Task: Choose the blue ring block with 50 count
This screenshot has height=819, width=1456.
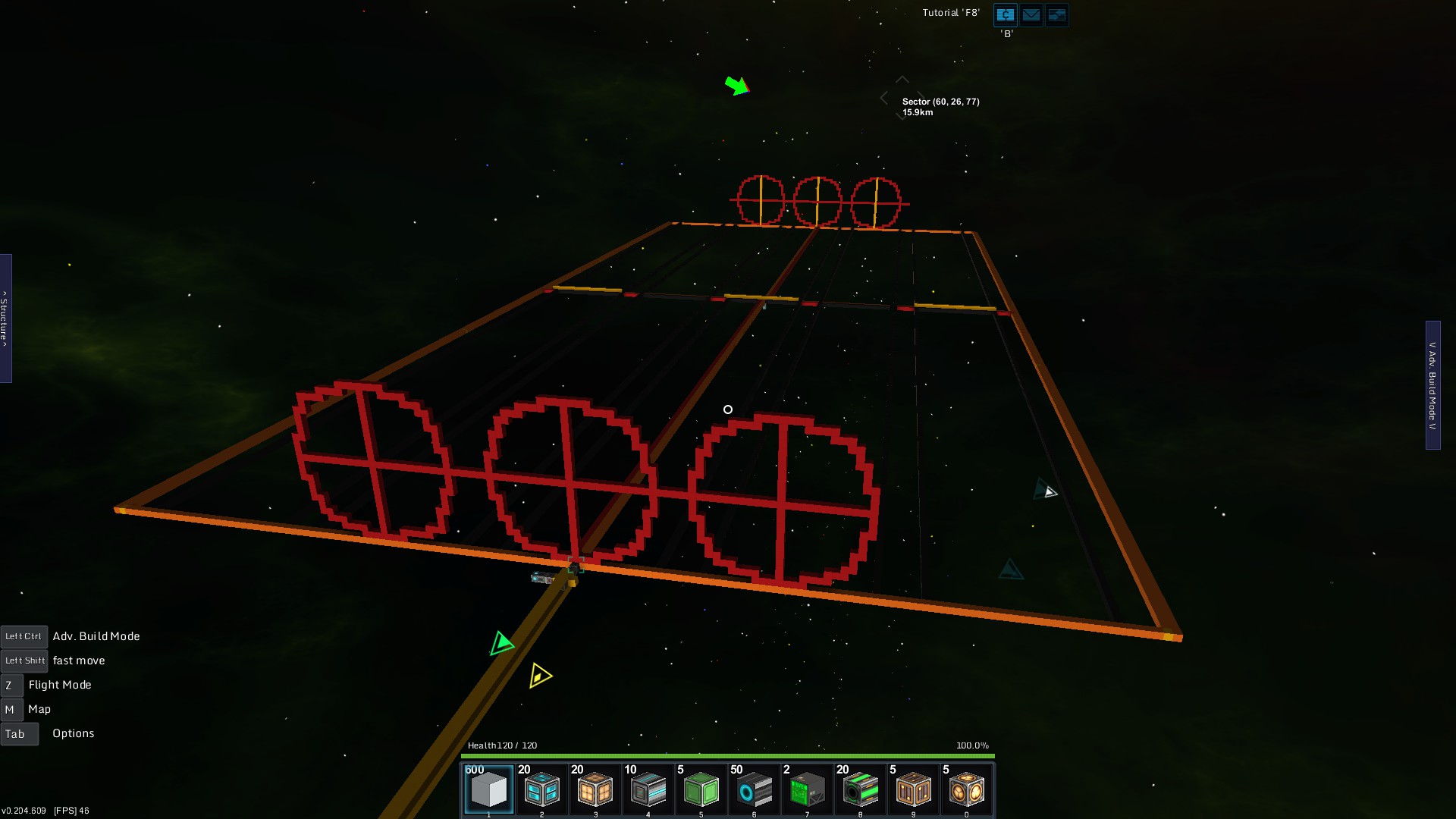Action: click(755, 789)
